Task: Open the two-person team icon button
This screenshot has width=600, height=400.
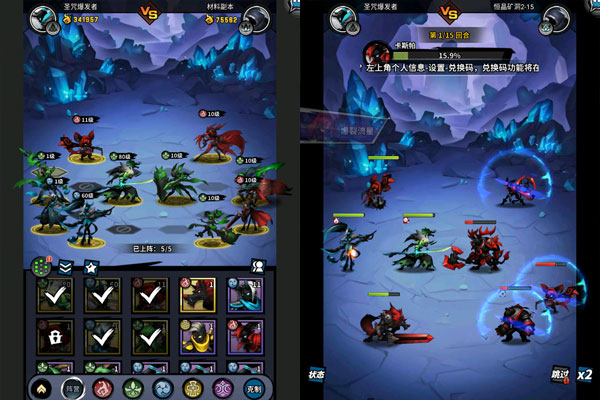Action: click(x=257, y=267)
